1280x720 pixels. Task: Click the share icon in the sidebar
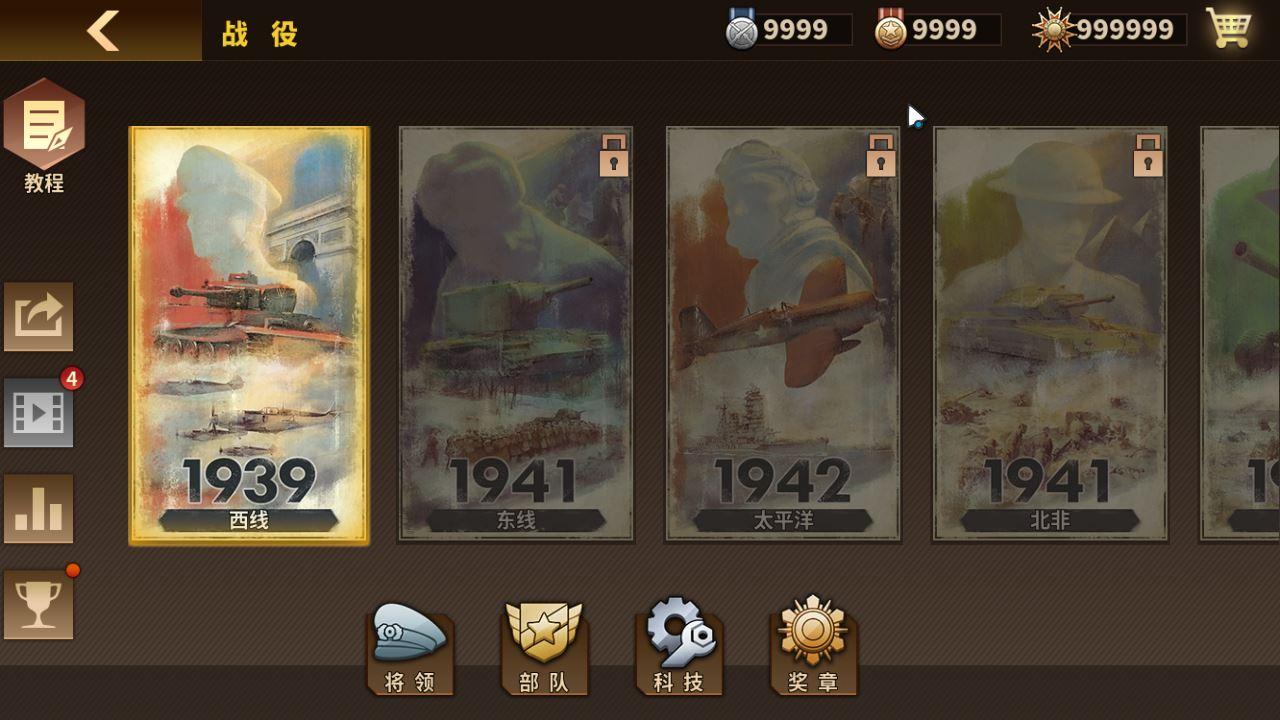point(38,318)
